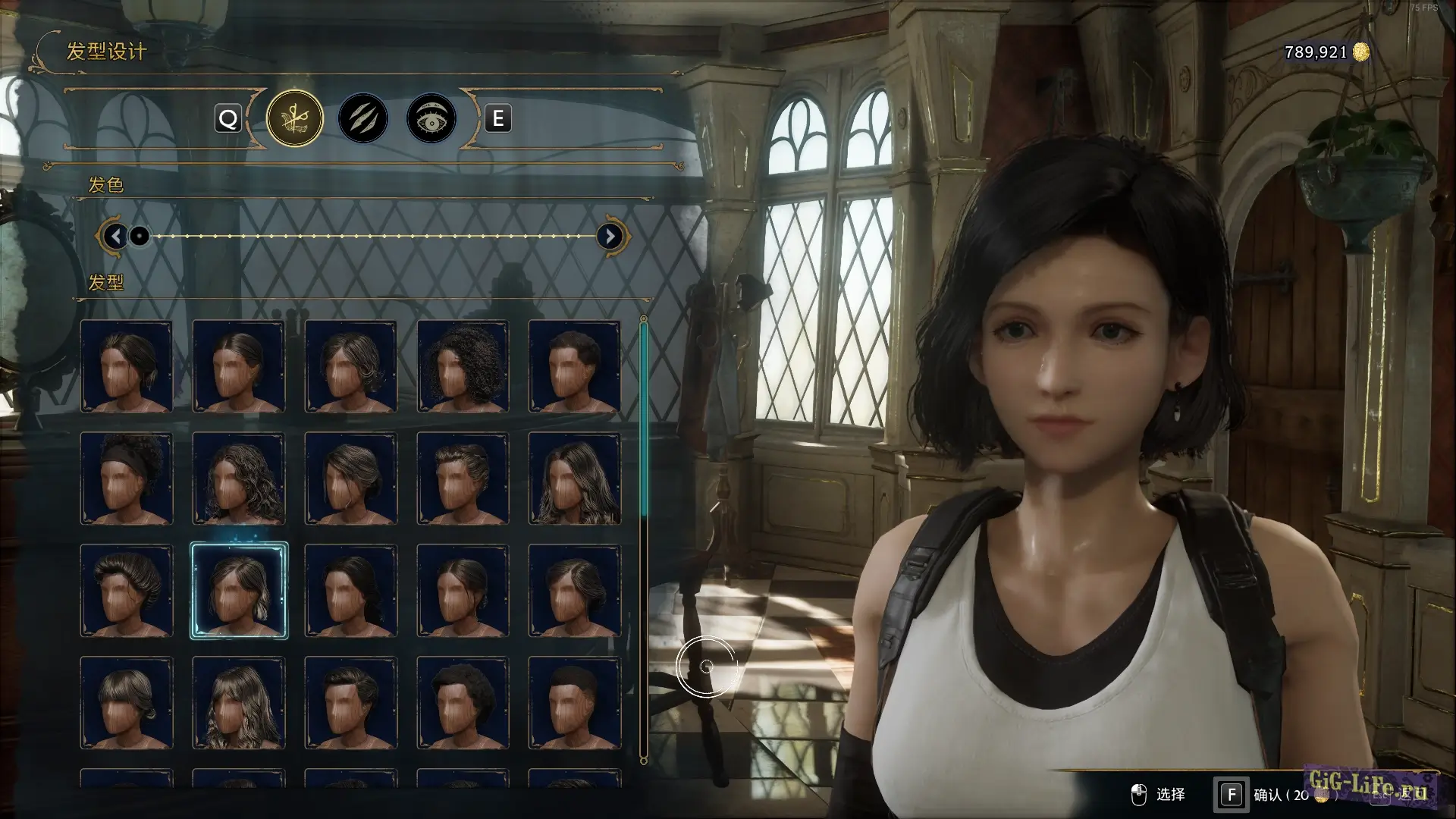Select the headband hairstyle thumbnail

click(127, 477)
